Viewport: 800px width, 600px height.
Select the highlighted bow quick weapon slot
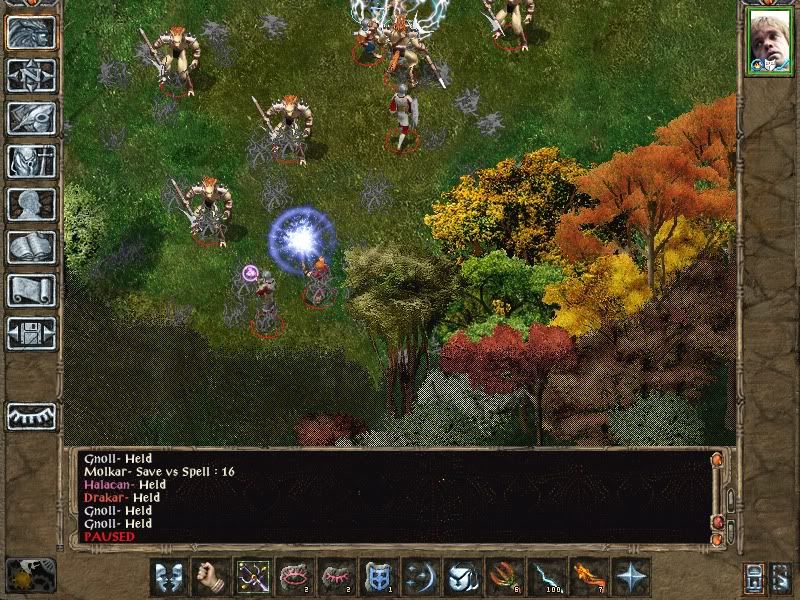253,577
